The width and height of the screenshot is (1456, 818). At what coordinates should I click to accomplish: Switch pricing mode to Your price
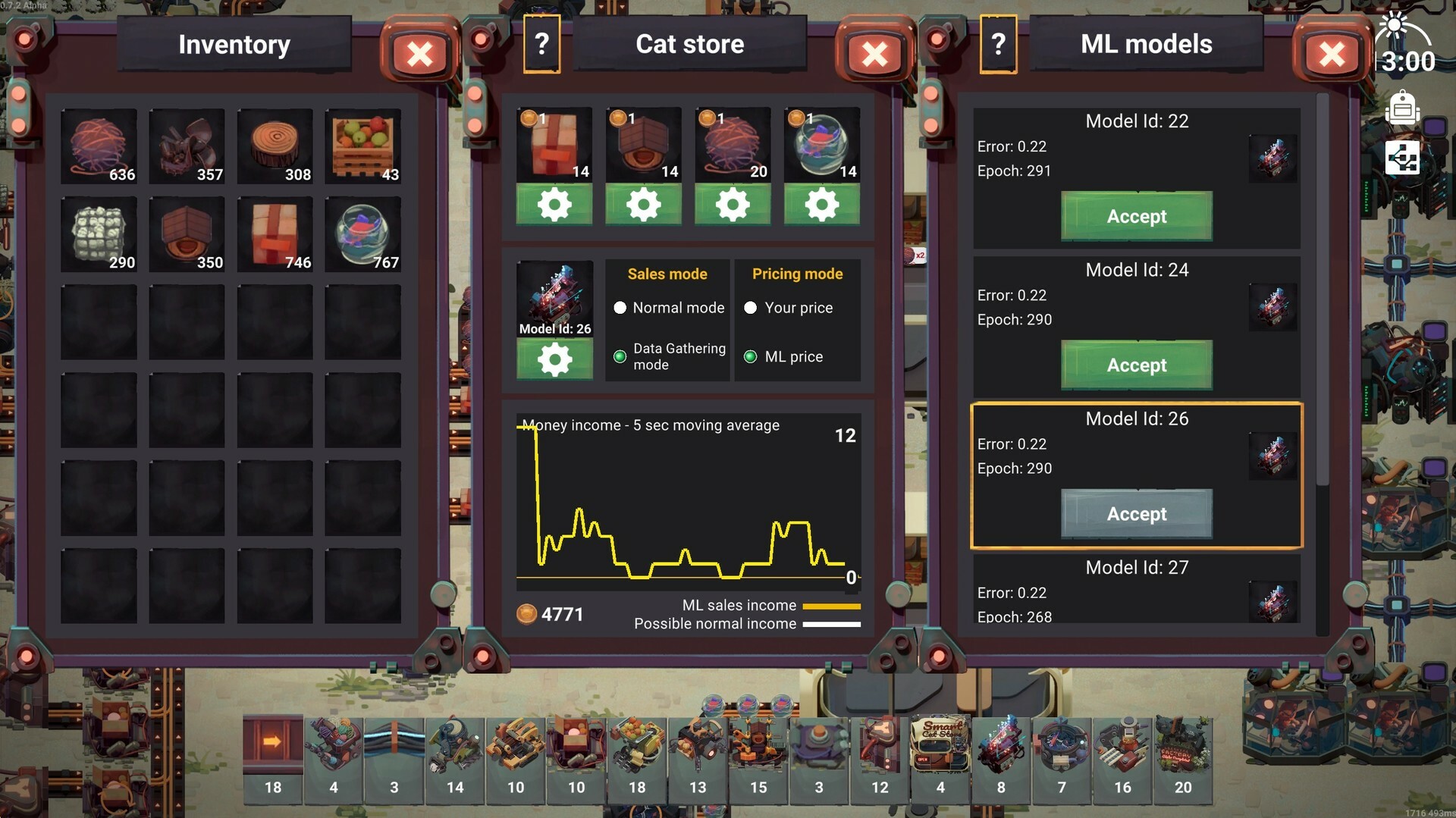click(751, 308)
